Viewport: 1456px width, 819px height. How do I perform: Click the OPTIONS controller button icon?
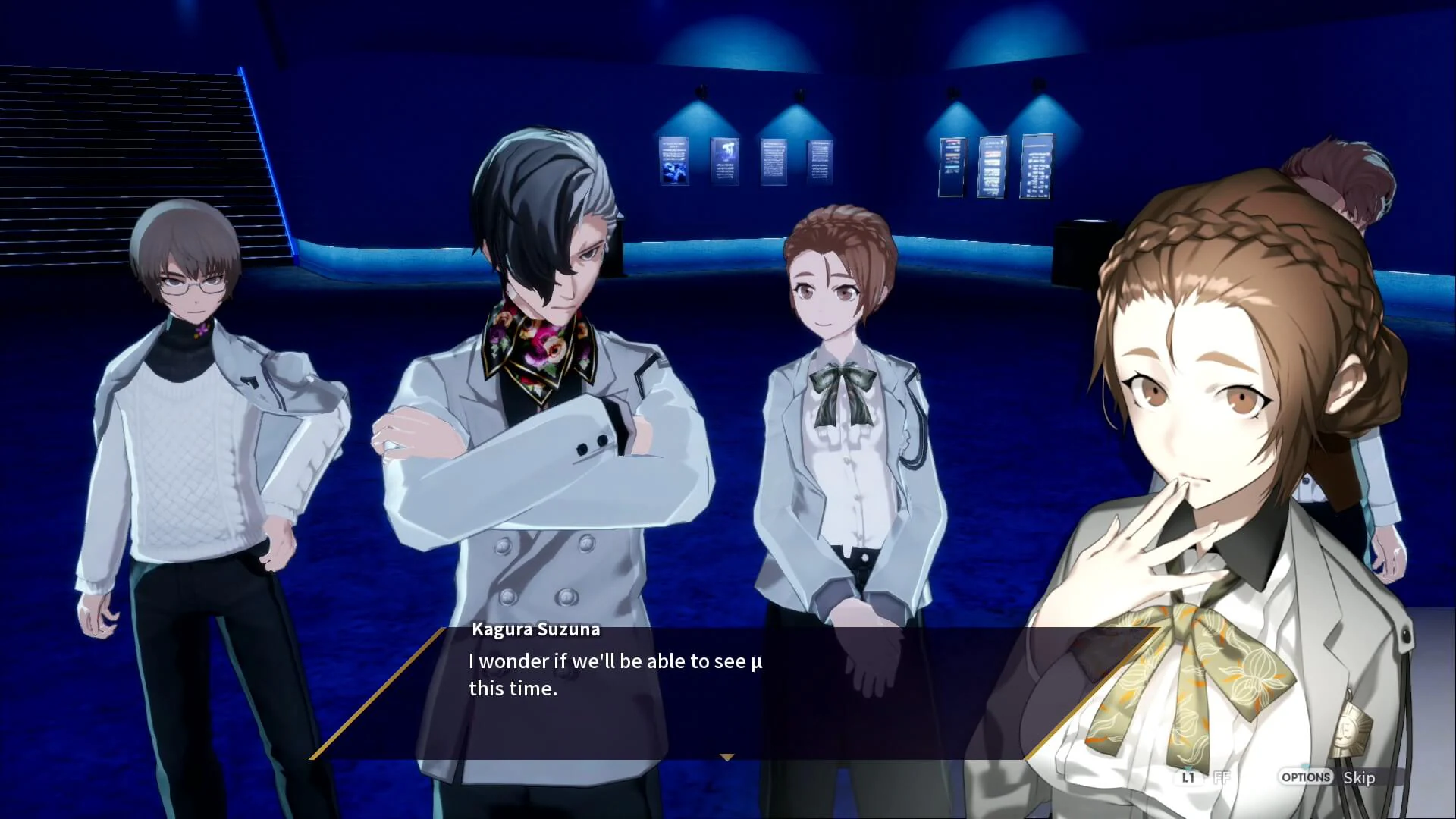pyautogui.click(x=1306, y=777)
